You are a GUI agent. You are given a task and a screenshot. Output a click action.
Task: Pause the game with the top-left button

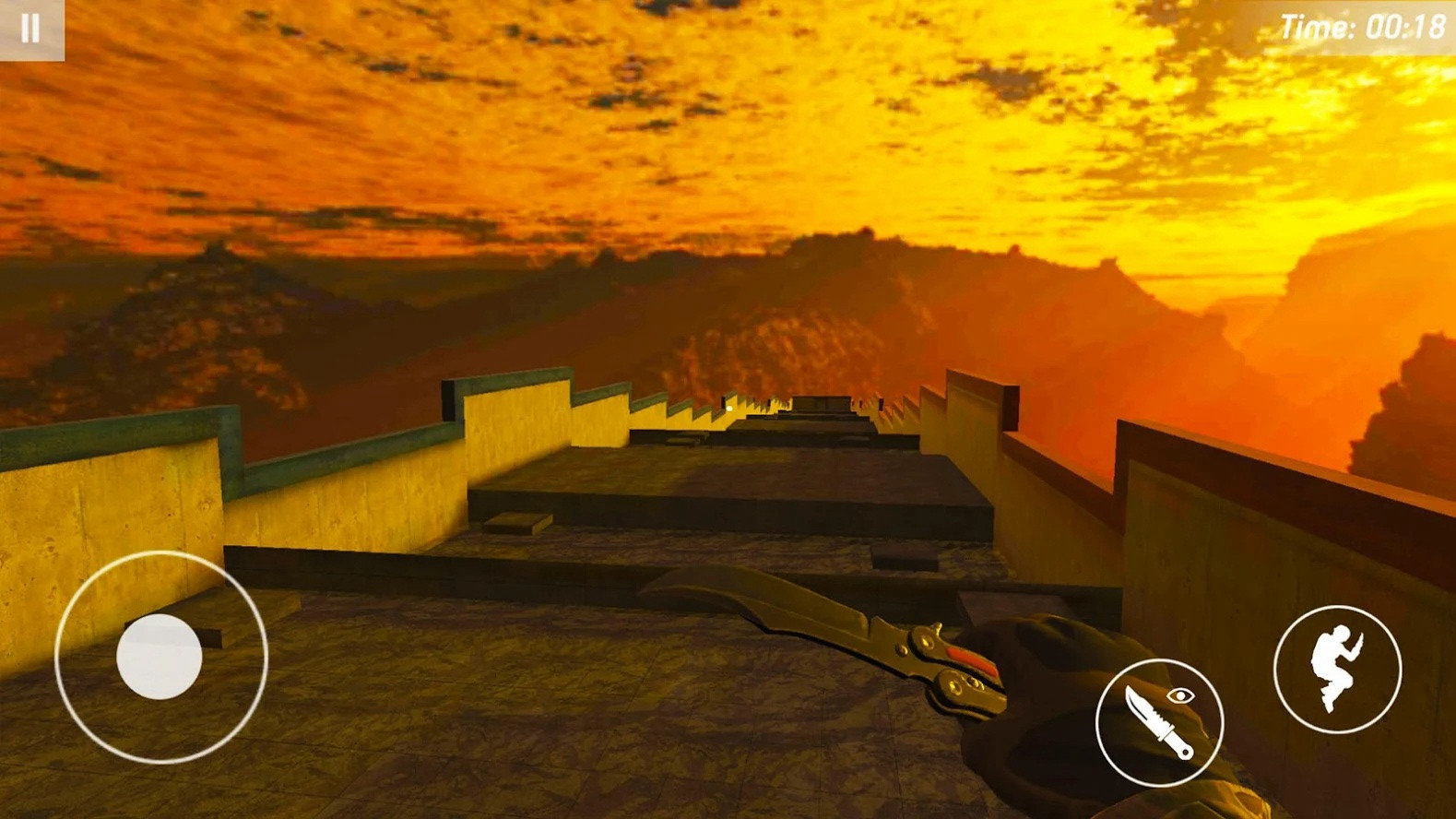tap(31, 30)
